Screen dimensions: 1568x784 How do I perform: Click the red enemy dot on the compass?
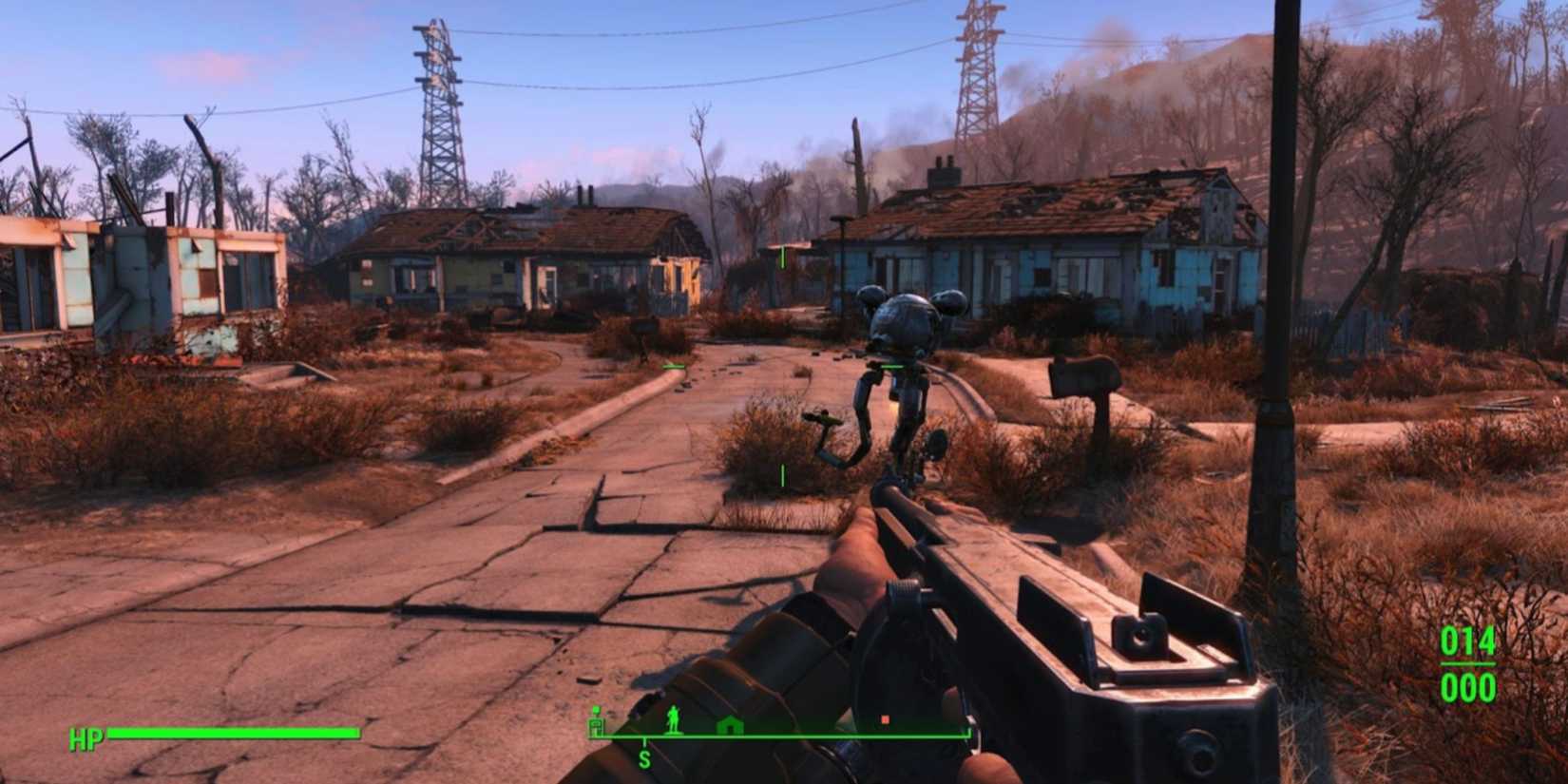click(885, 720)
